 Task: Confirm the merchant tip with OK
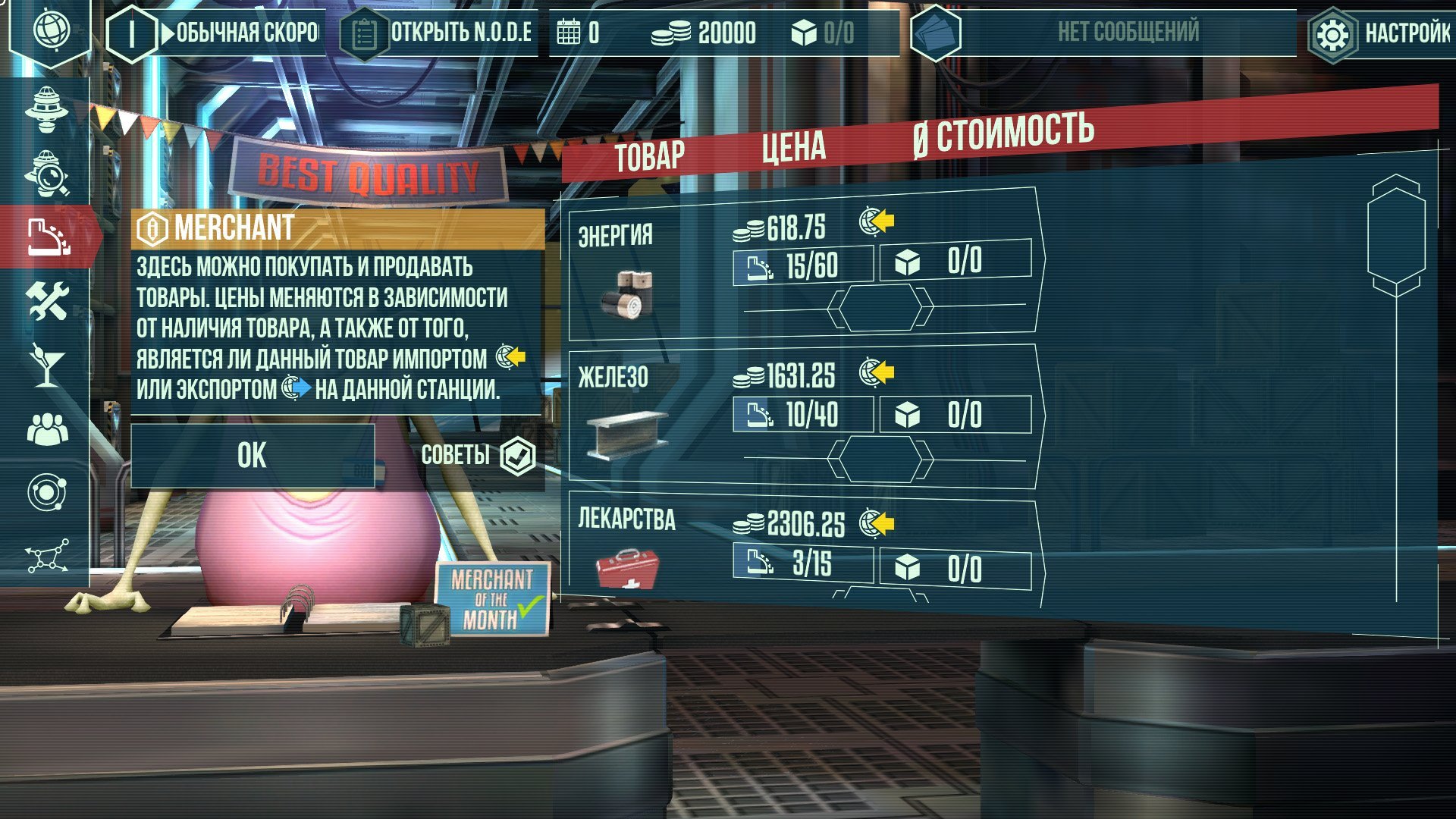(x=253, y=456)
